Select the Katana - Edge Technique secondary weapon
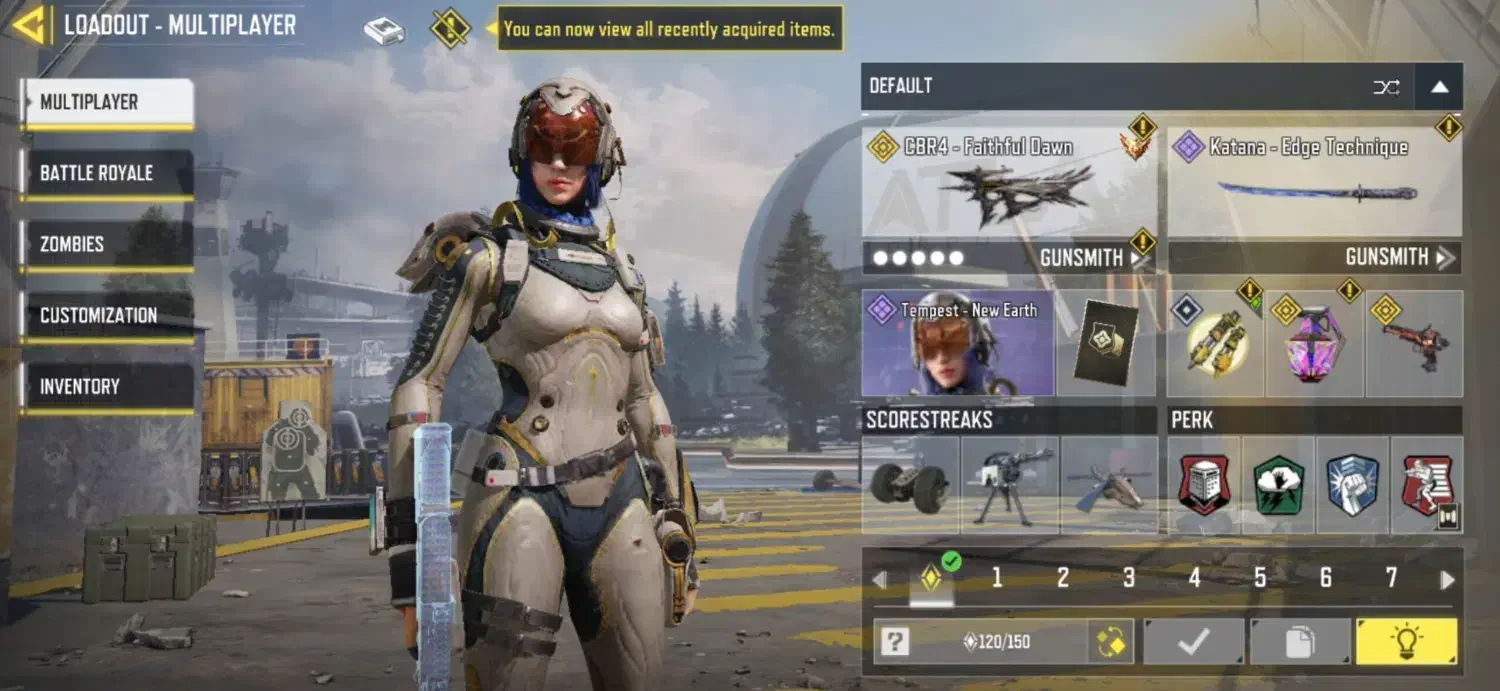This screenshot has height=691, width=1500. pyautogui.click(x=1314, y=182)
